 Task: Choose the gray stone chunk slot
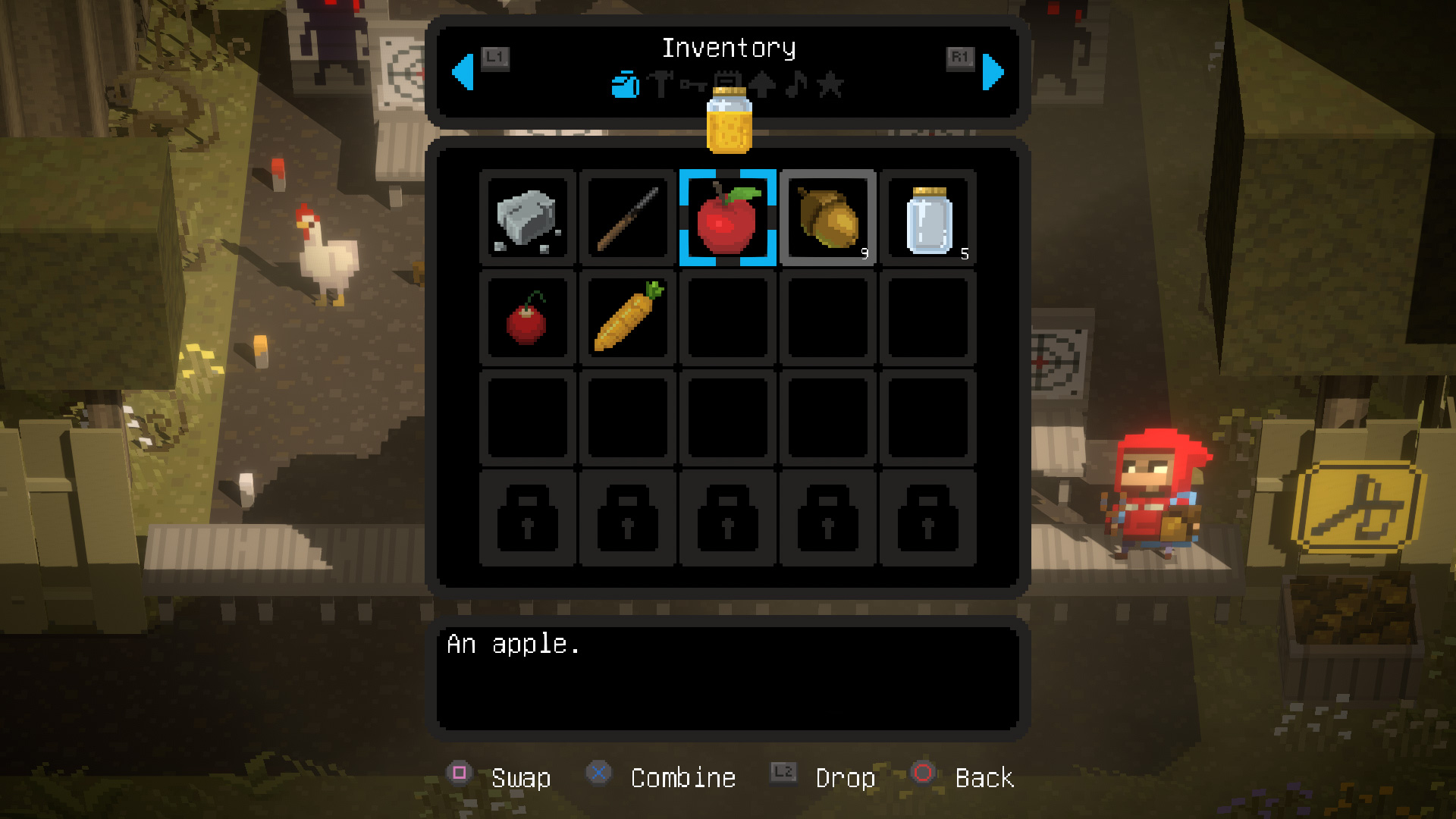click(527, 218)
